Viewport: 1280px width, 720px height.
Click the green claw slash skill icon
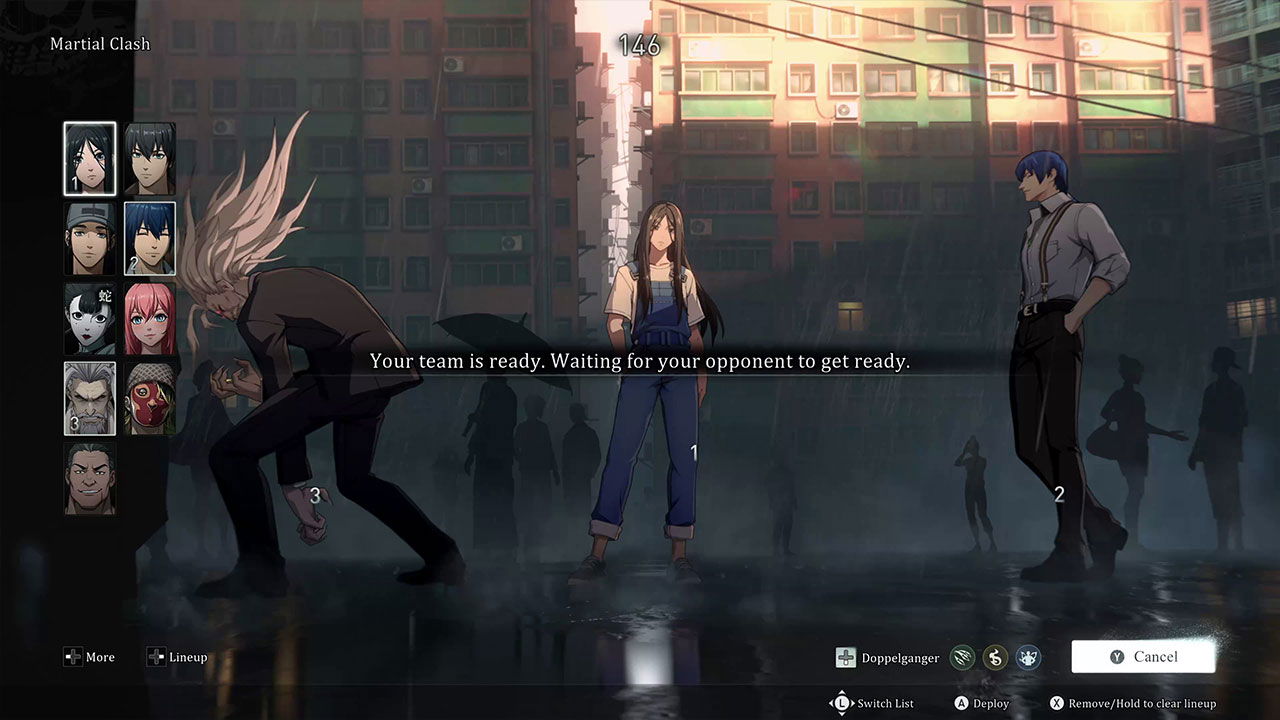pyautogui.click(x=962, y=657)
